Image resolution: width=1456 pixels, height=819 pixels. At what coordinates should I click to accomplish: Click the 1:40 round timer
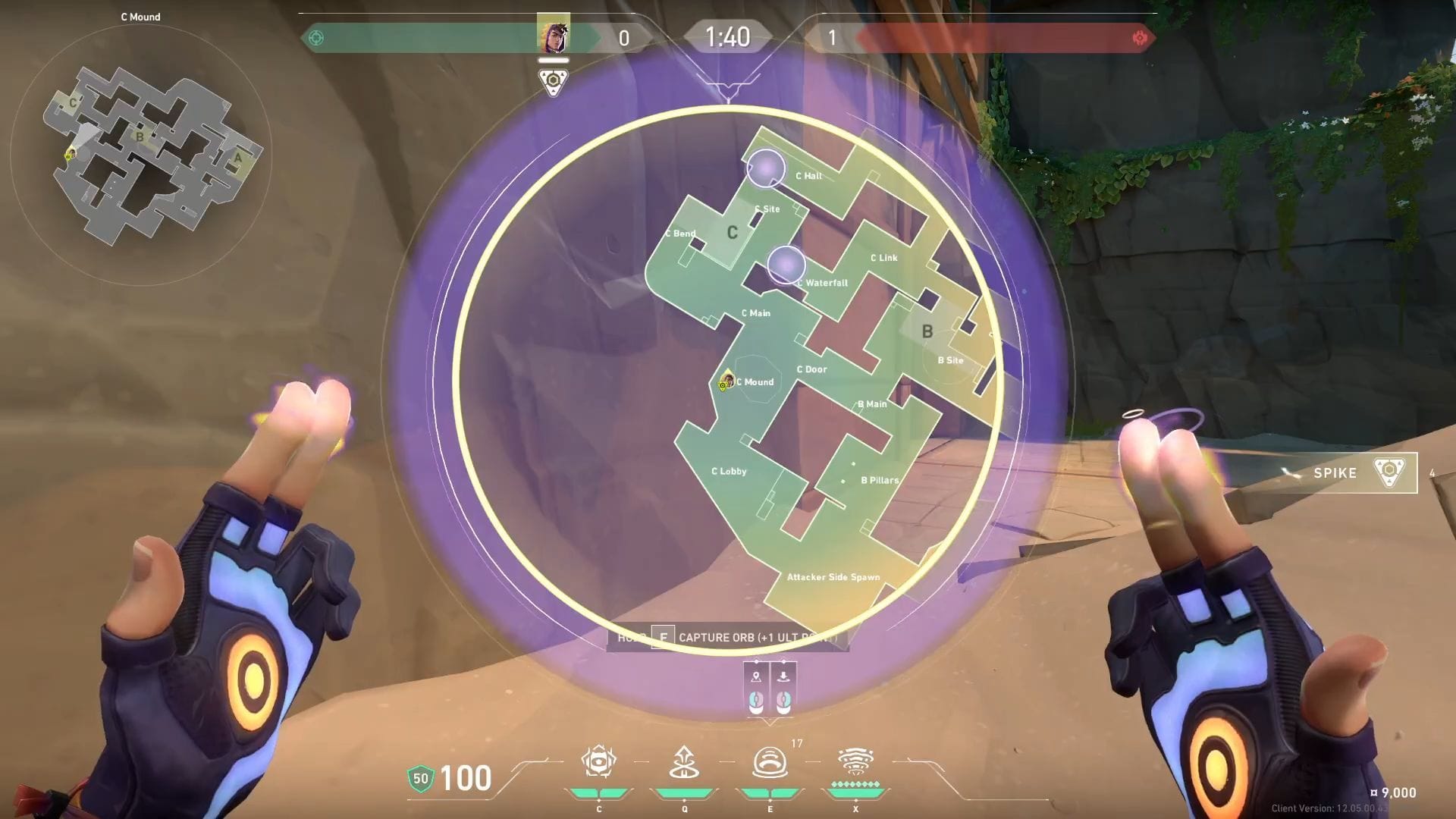727,36
